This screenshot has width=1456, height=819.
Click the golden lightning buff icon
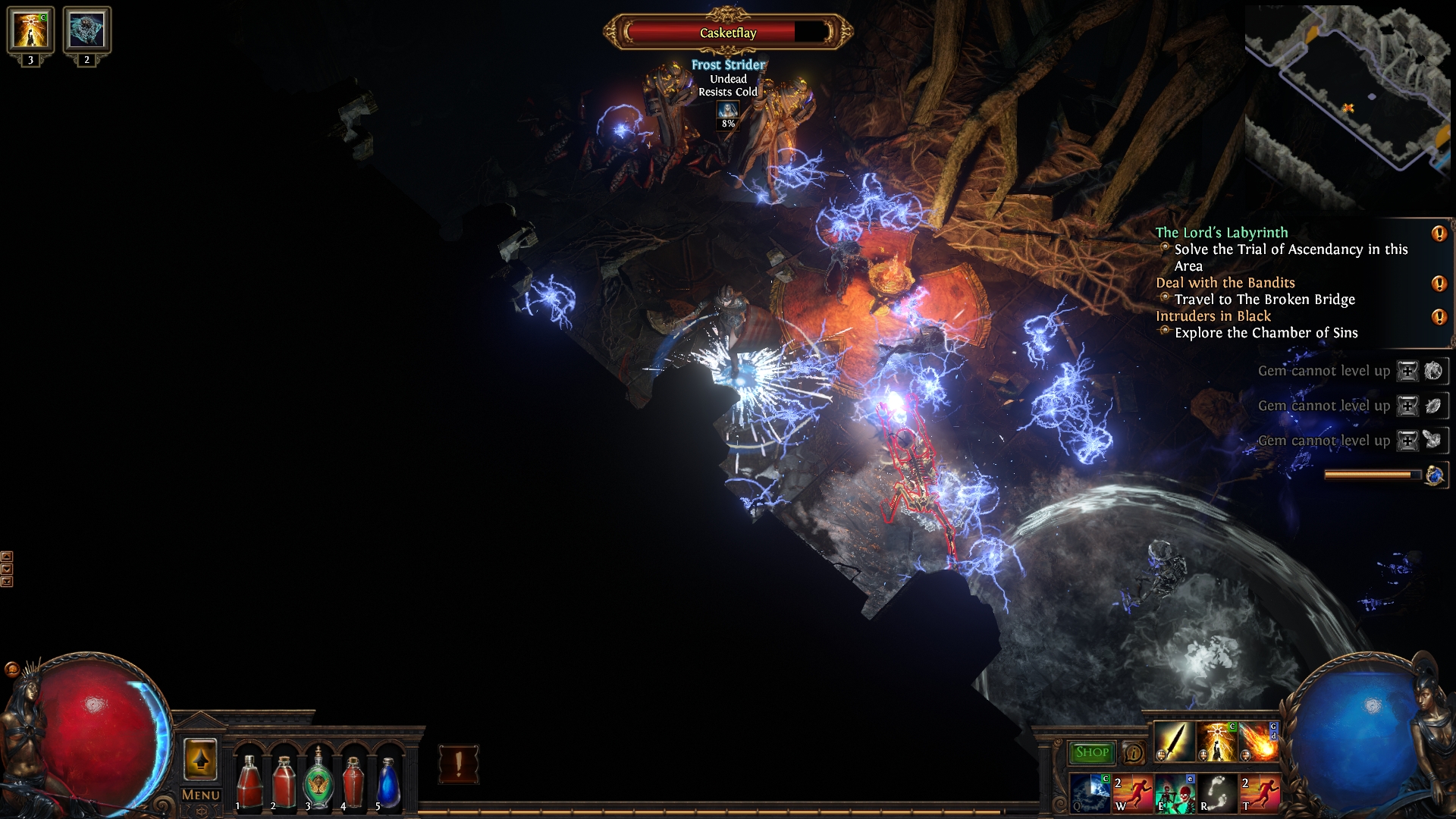30,30
